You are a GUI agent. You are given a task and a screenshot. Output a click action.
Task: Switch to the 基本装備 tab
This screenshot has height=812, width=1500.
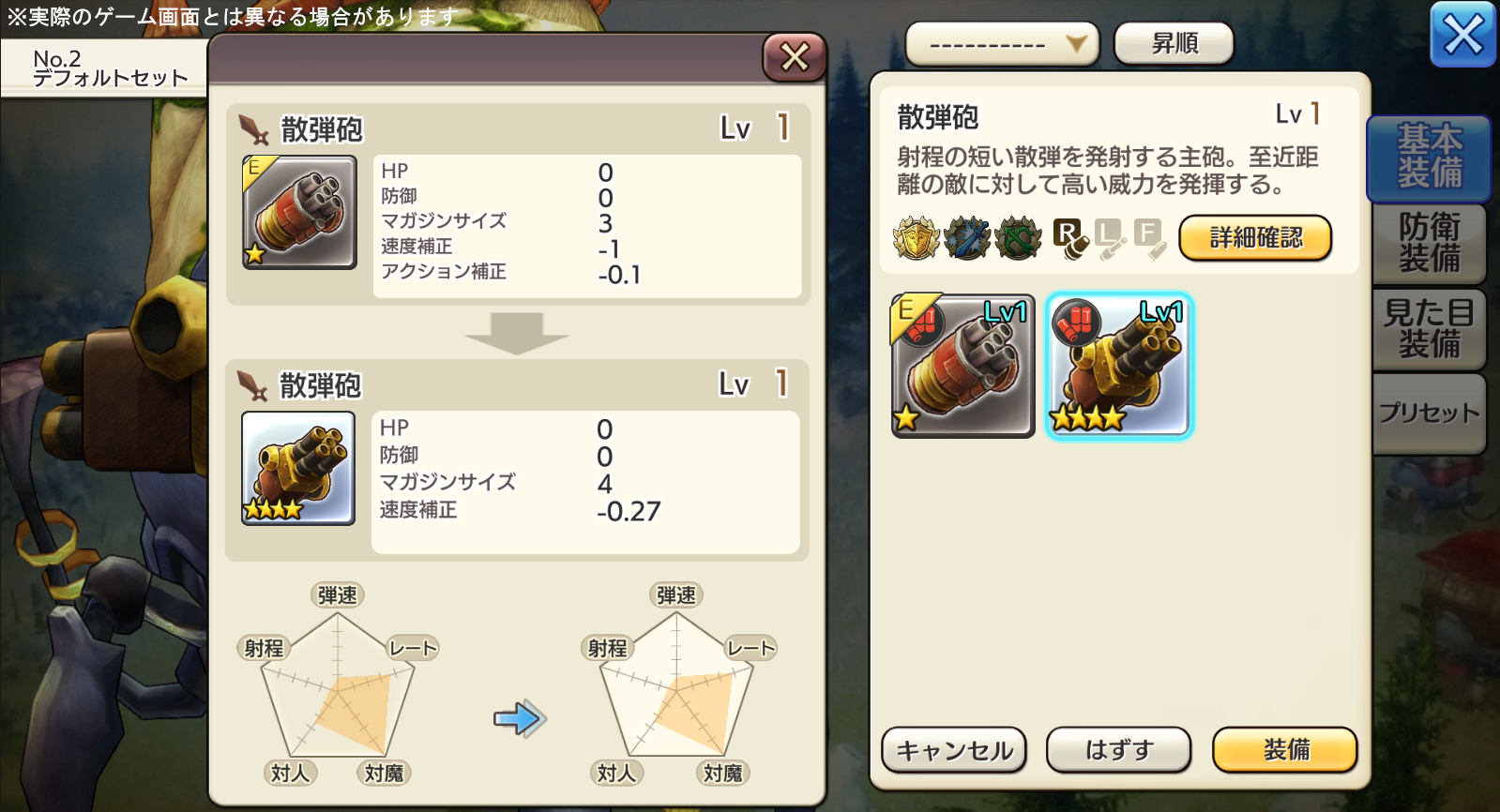(x=1429, y=157)
